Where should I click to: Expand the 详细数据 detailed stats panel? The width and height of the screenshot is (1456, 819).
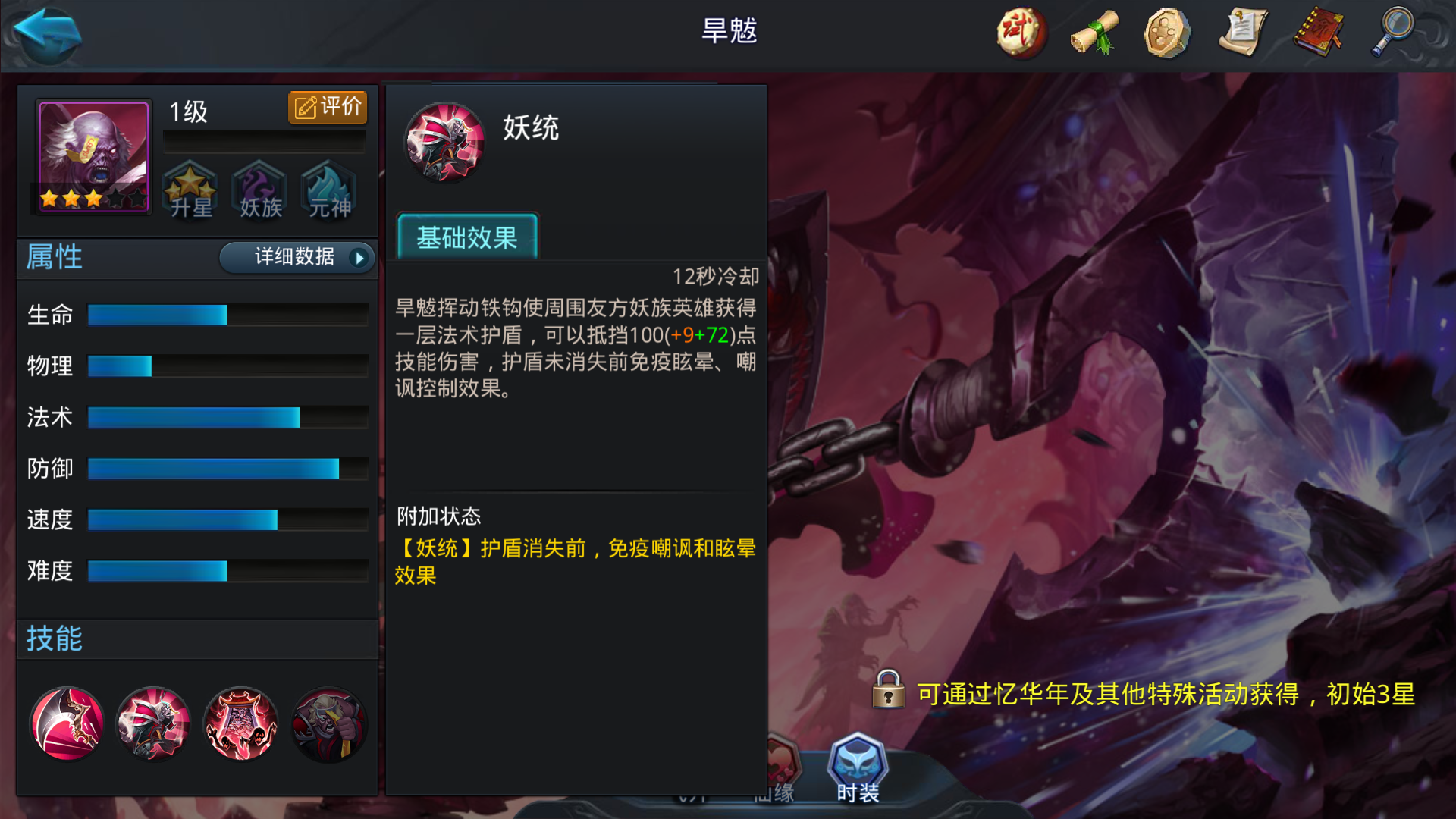tap(297, 258)
